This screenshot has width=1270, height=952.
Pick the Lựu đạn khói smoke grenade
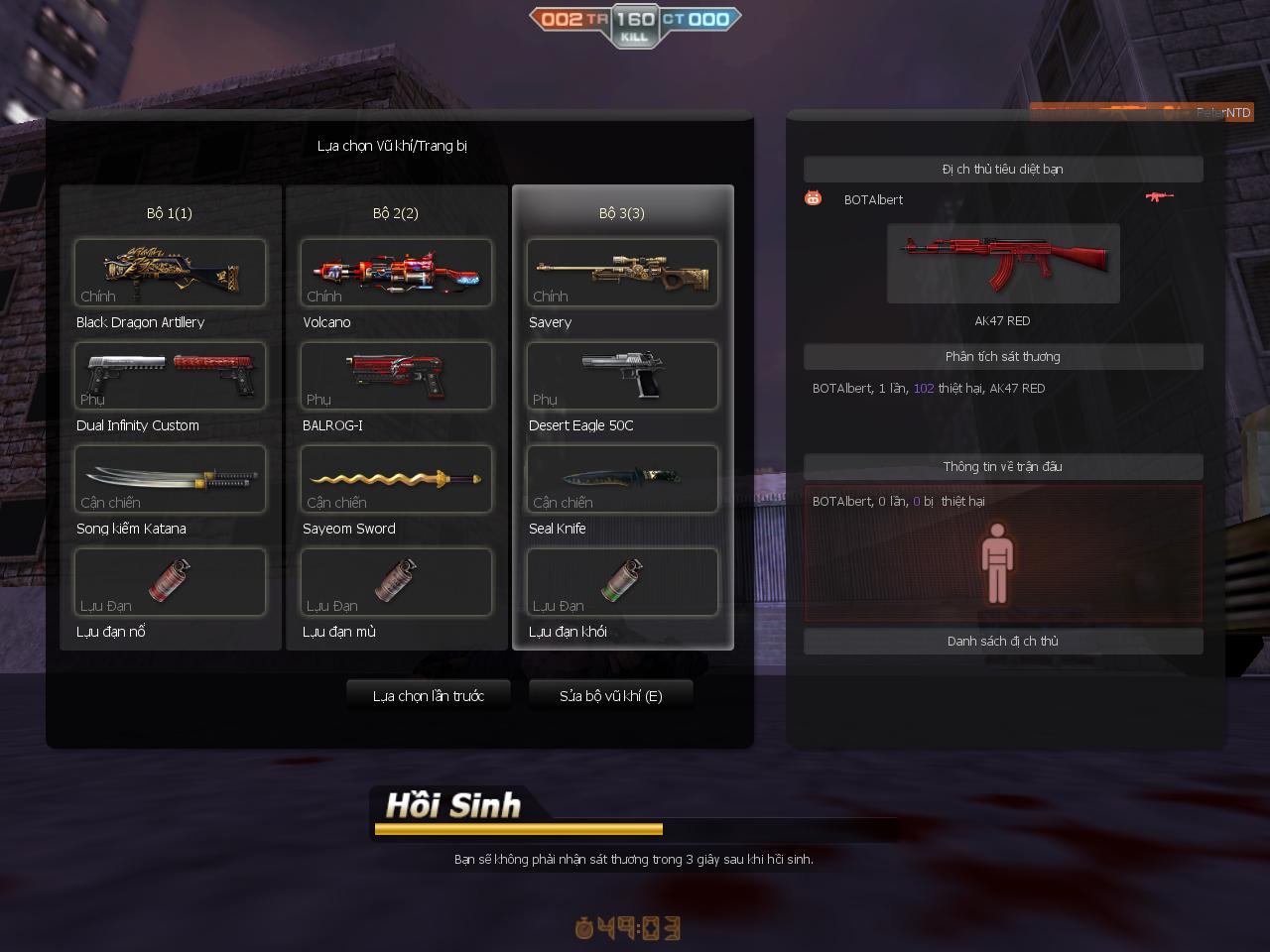(x=622, y=582)
